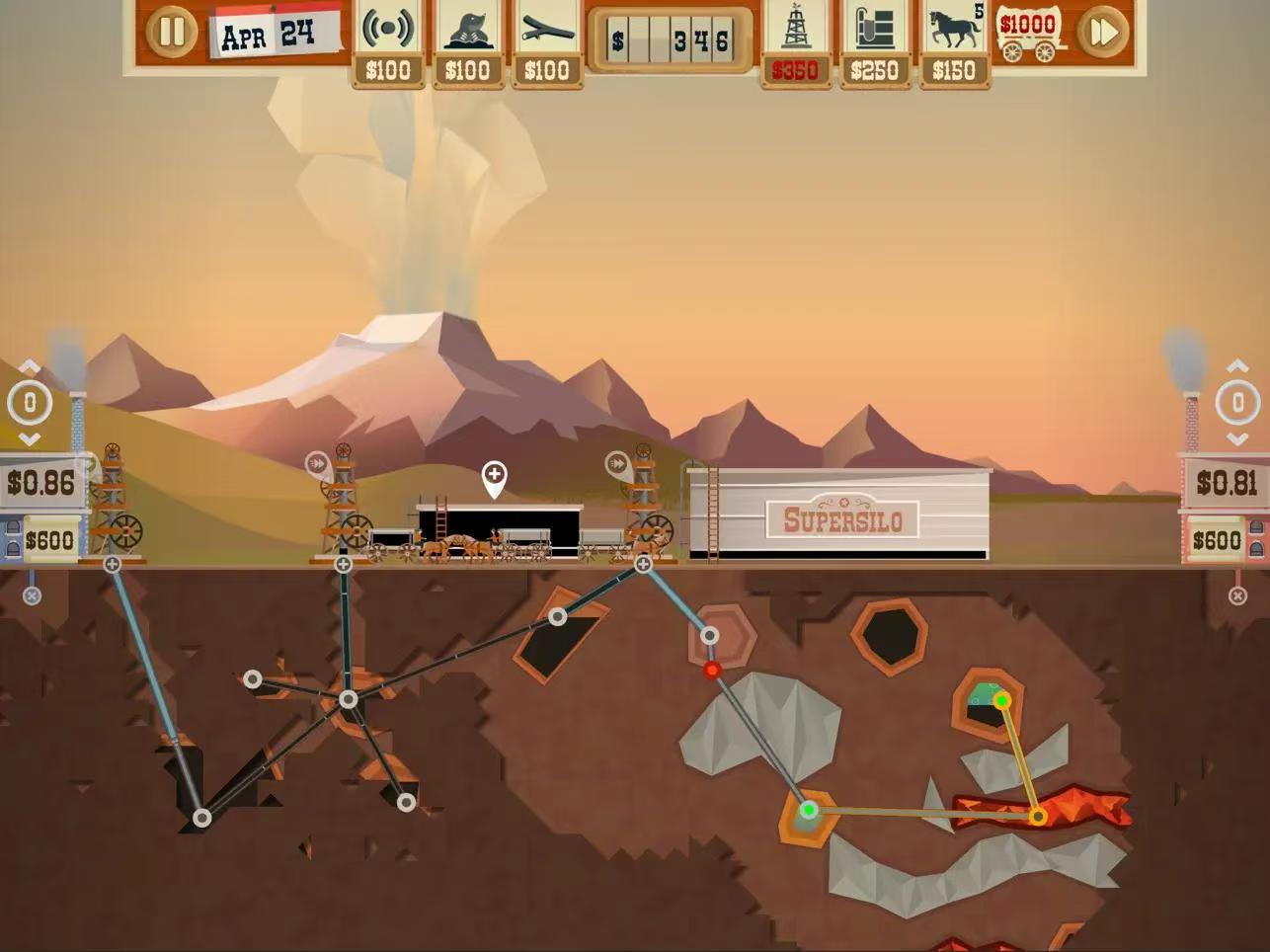Select the $100 pipe tool

click(x=546, y=44)
